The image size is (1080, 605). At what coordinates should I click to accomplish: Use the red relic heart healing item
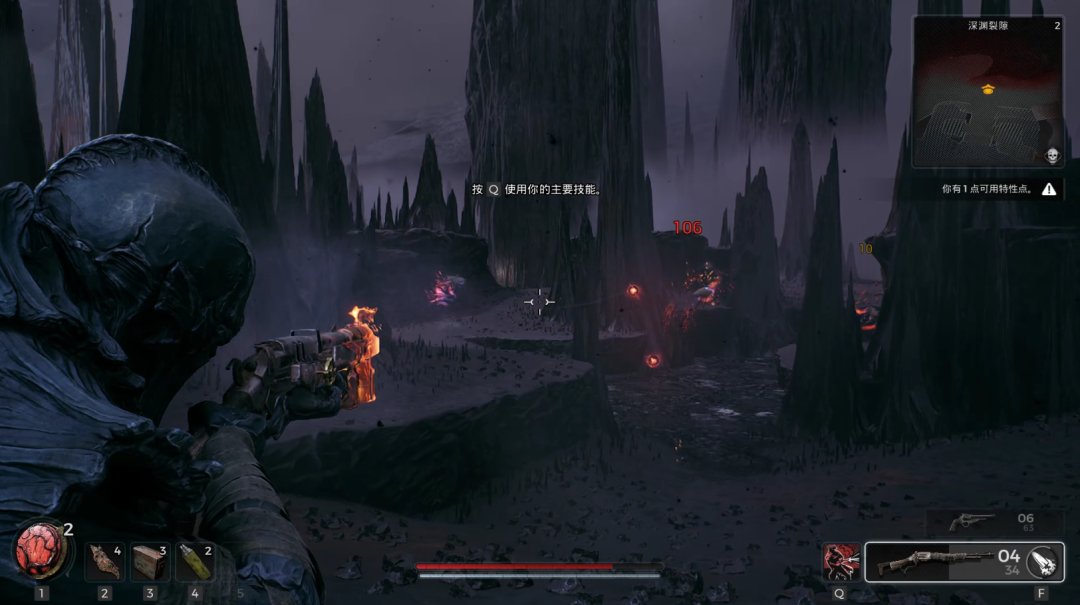41,553
